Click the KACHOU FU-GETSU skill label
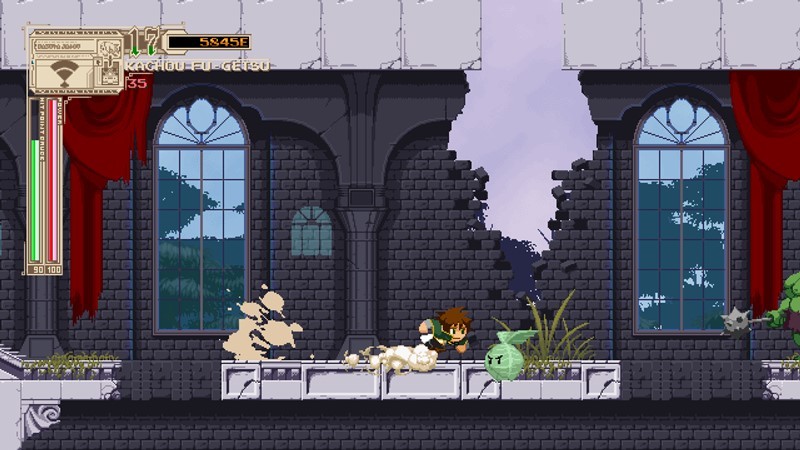This screenshot has width=800, height=450. pos(197,66)
